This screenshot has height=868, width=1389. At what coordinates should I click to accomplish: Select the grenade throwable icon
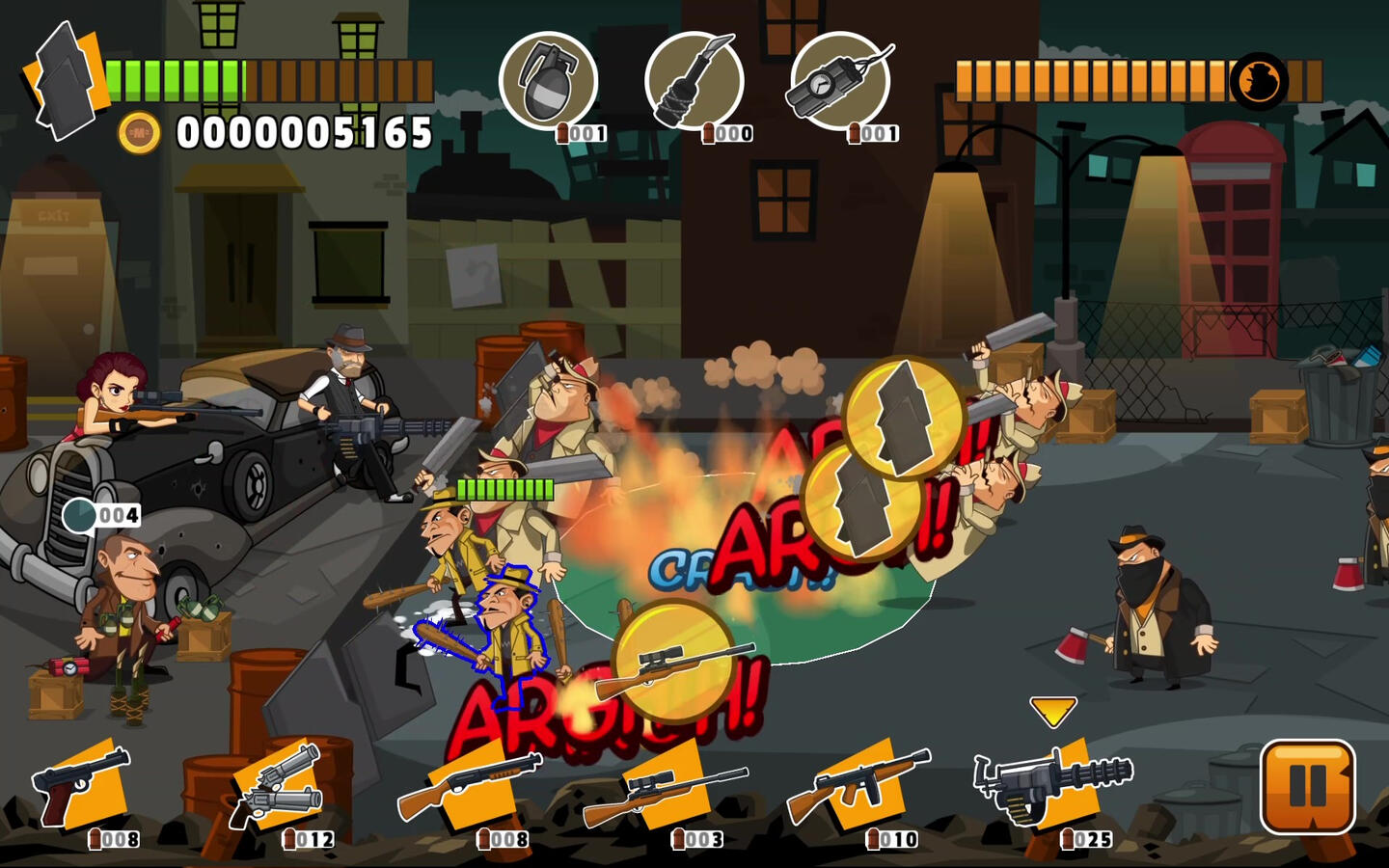(x=548, y=80)
